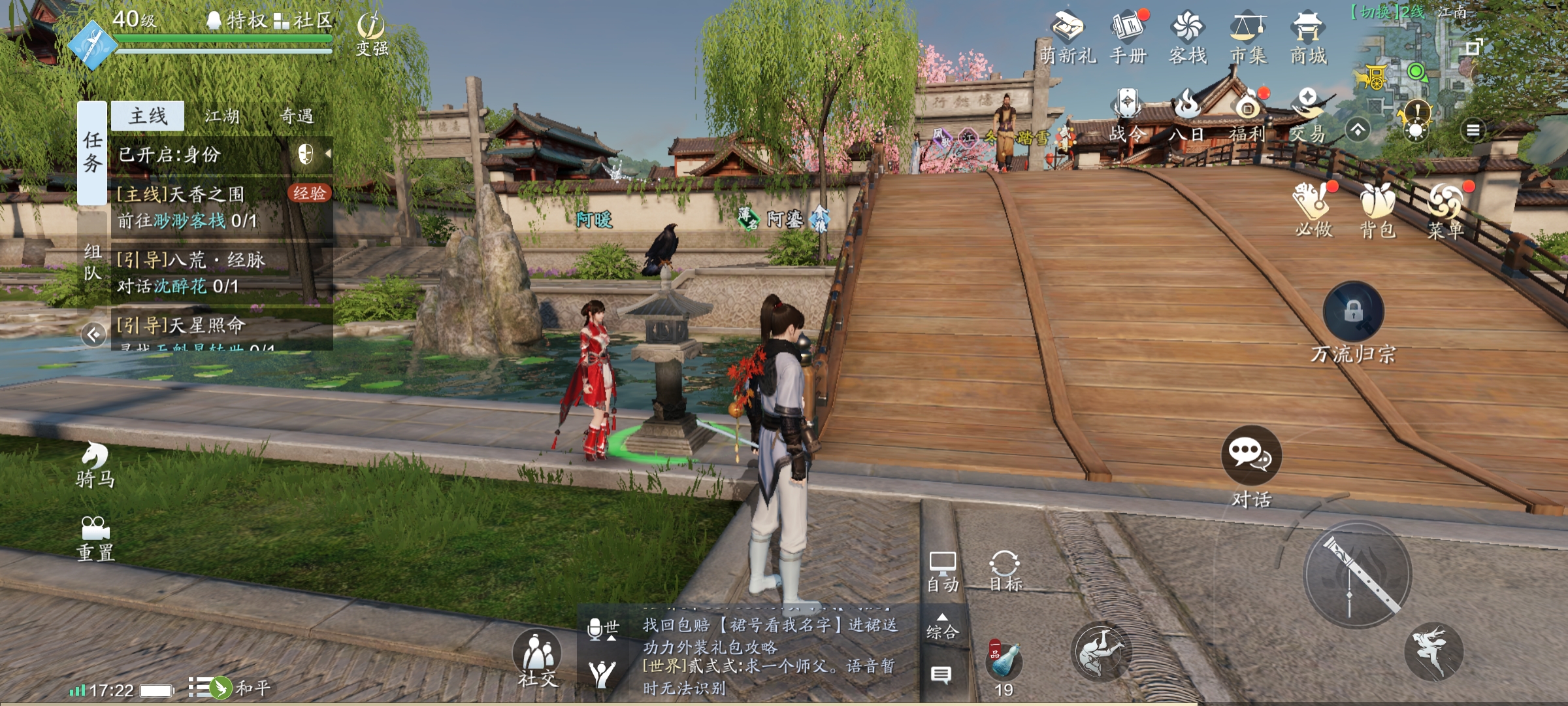Tap the 变强 power-up icon
Screen dimensions: 1568x706
coord(372,34)
